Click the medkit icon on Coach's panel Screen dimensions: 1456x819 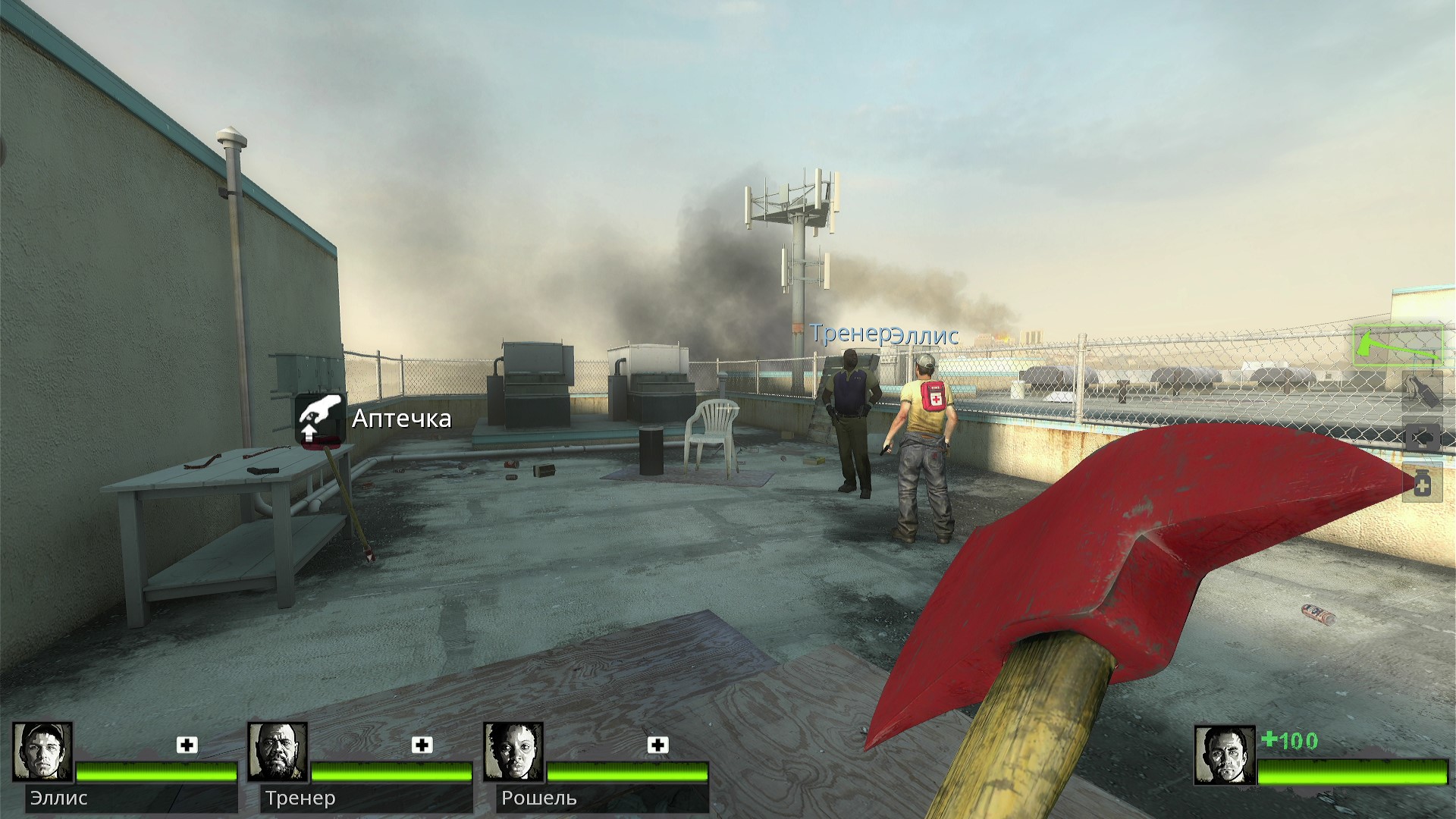click(x=422, y=745)
